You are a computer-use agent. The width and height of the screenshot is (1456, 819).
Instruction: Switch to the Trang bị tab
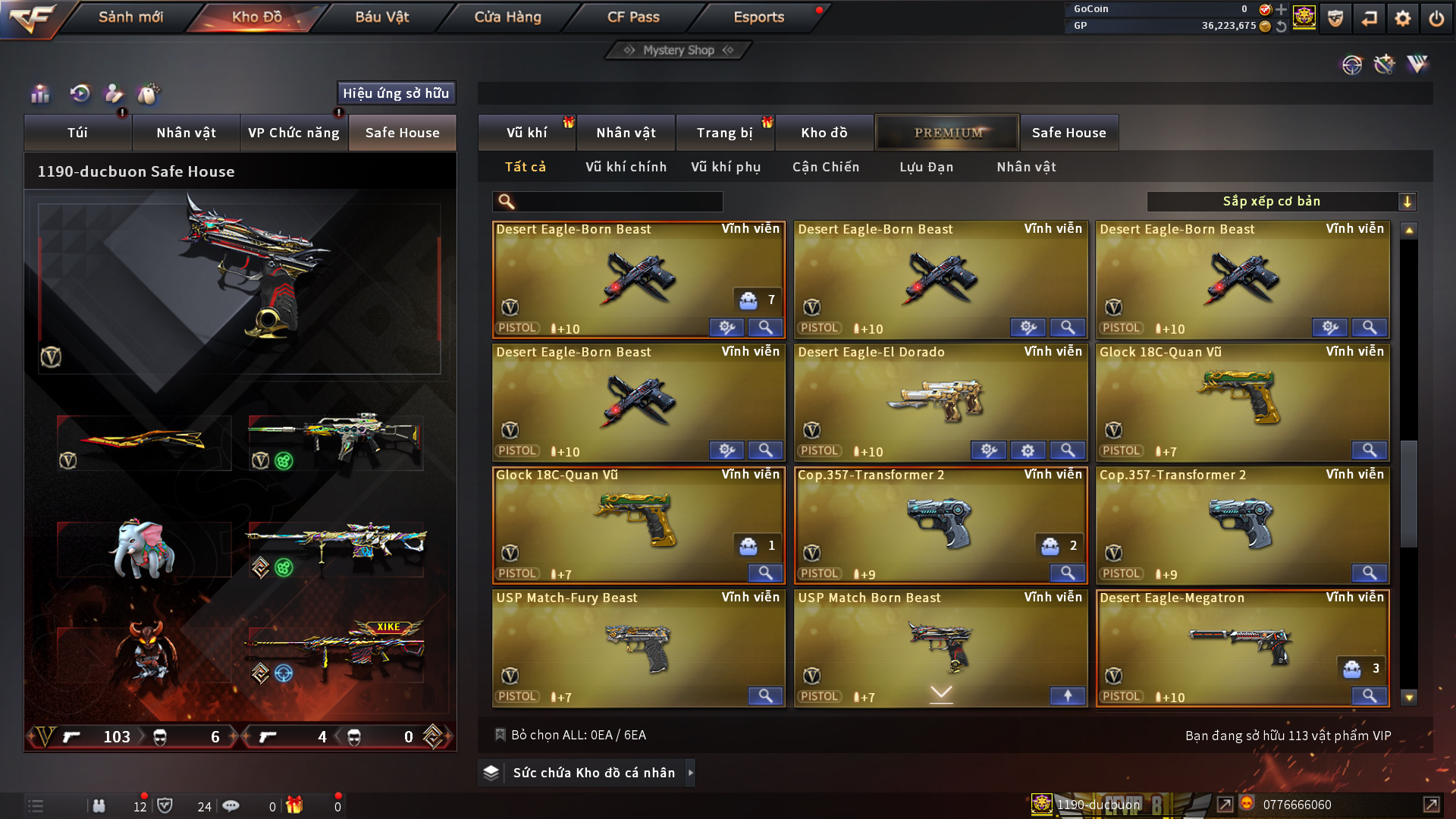point(724,133)
